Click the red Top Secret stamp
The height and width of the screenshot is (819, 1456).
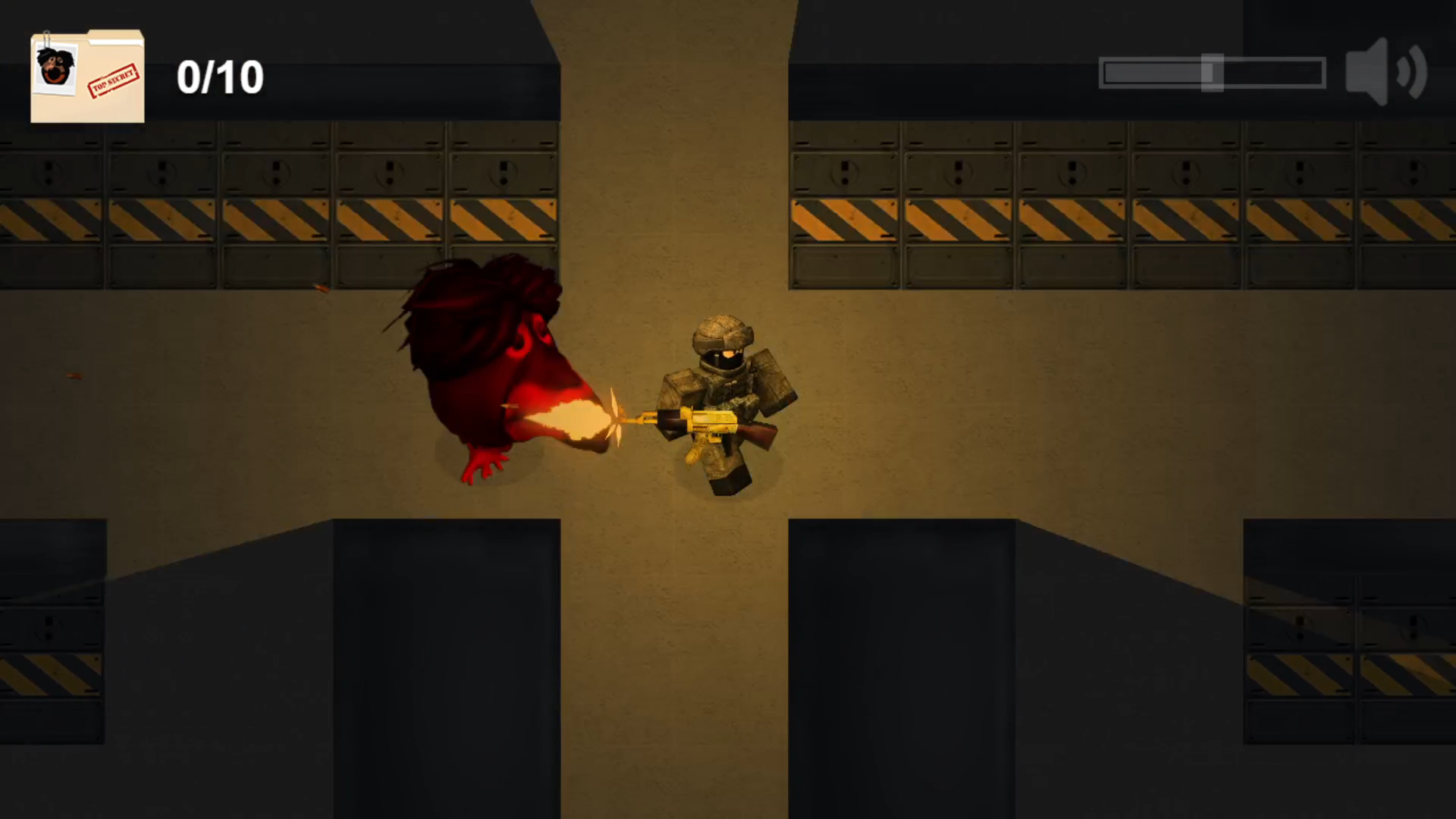click(x=114, y=80)
